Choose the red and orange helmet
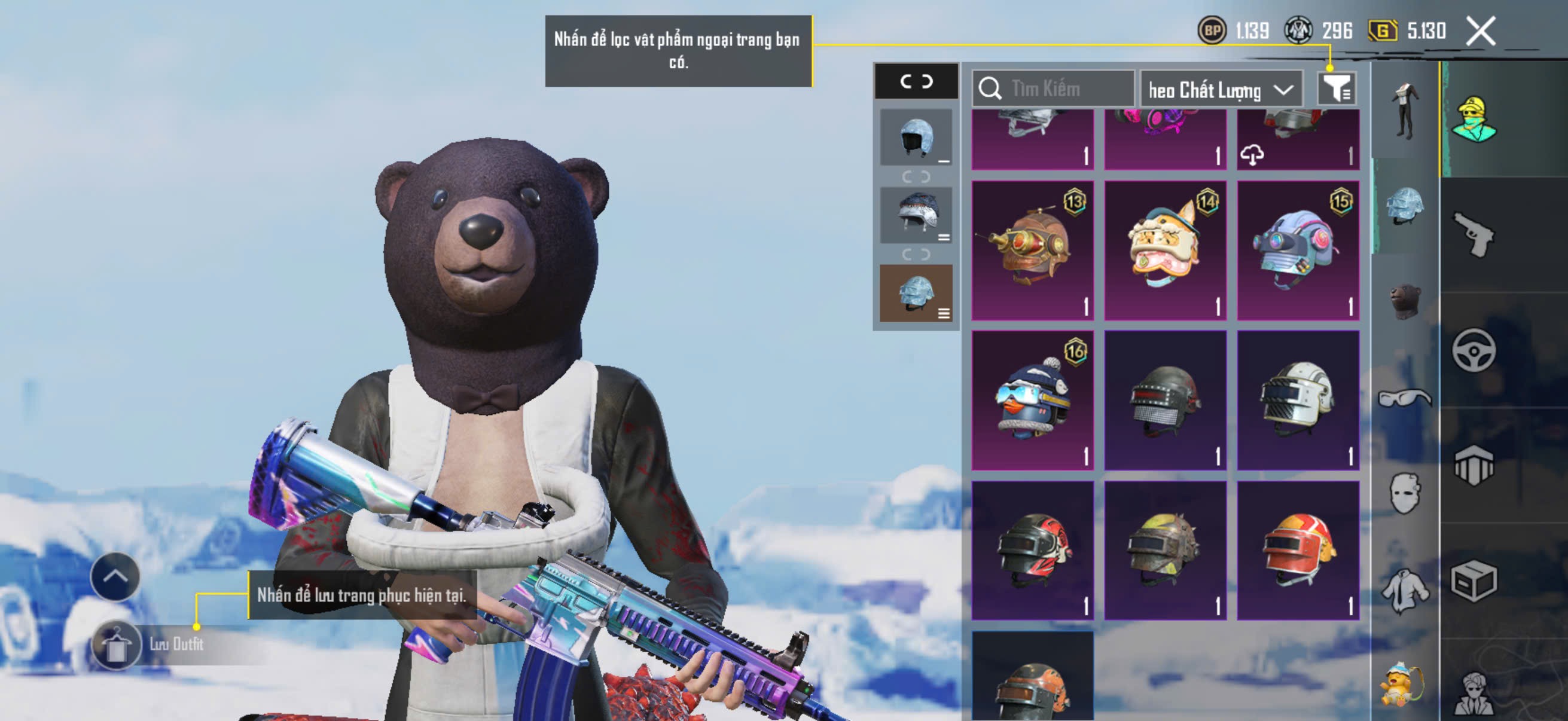1568x721 pixels. click(1298, 550)
